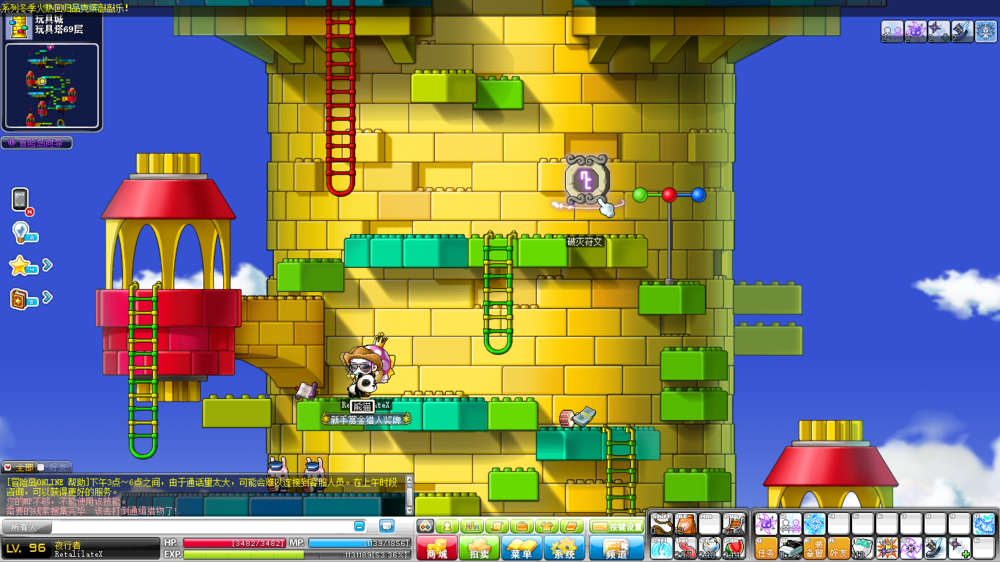Open the 好友 friends shortcut slot
The height and width of the screenshot is (562, 1000).
point(838,547)
